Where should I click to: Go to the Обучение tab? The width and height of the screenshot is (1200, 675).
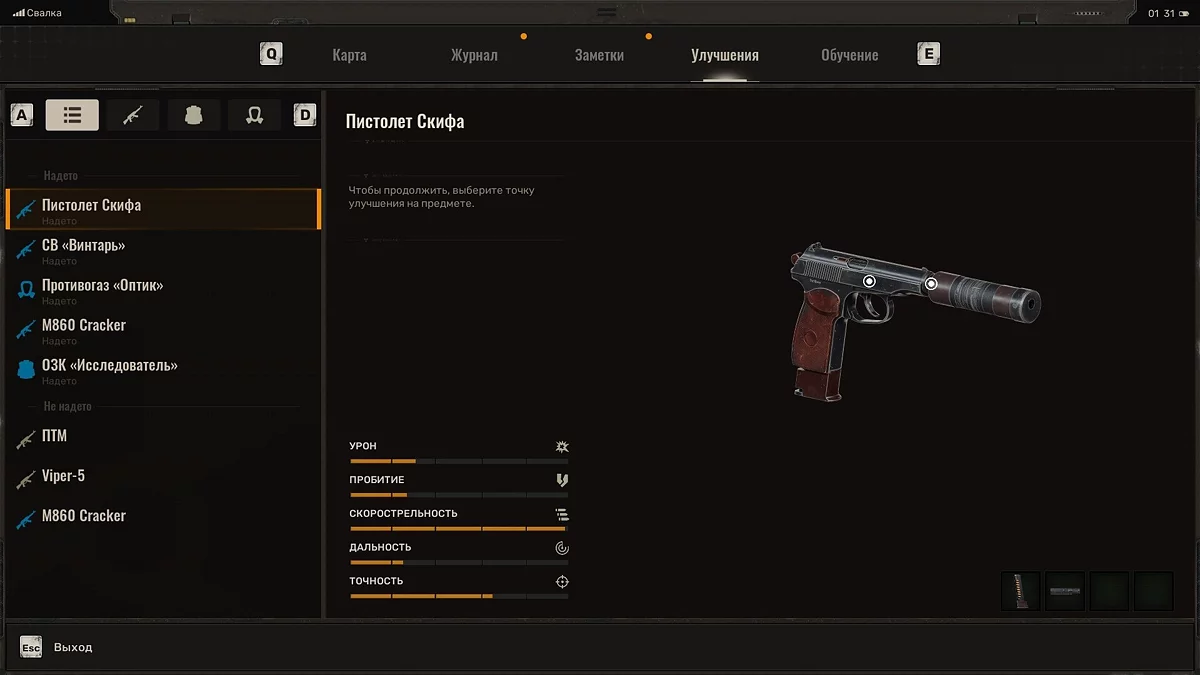(x=849, y=55)
